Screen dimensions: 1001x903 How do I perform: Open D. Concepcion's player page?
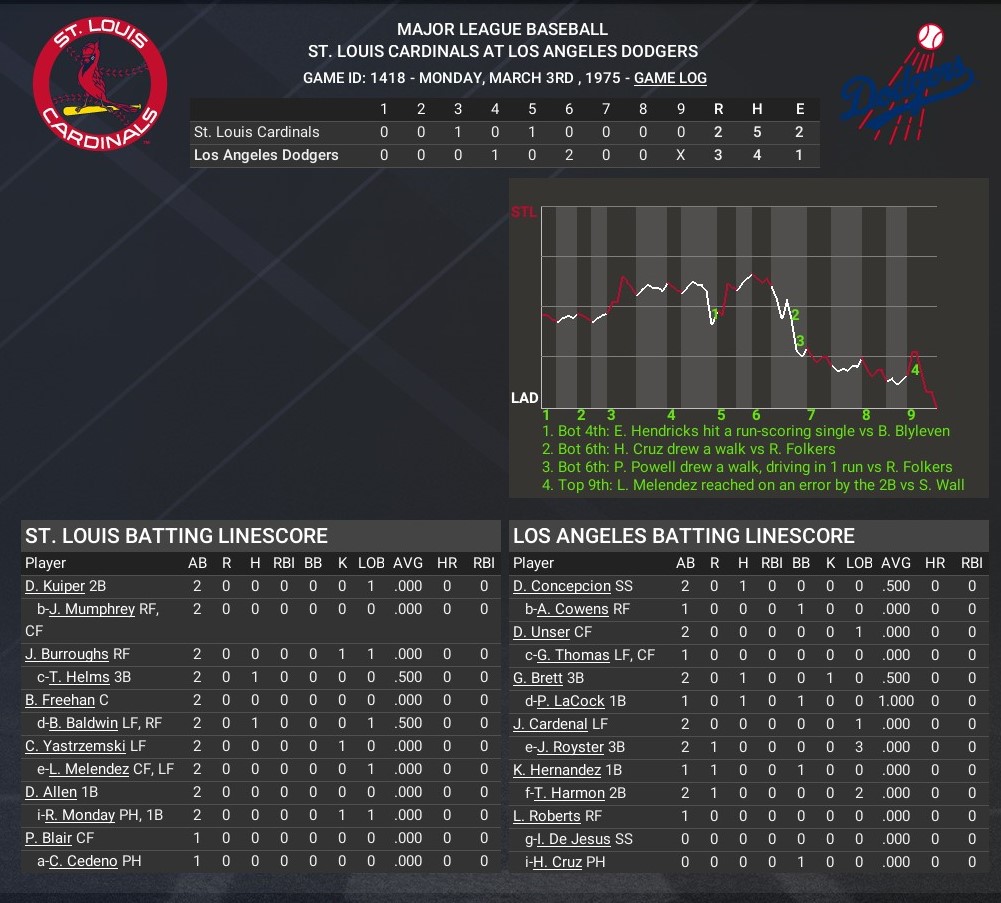point(561,586)
